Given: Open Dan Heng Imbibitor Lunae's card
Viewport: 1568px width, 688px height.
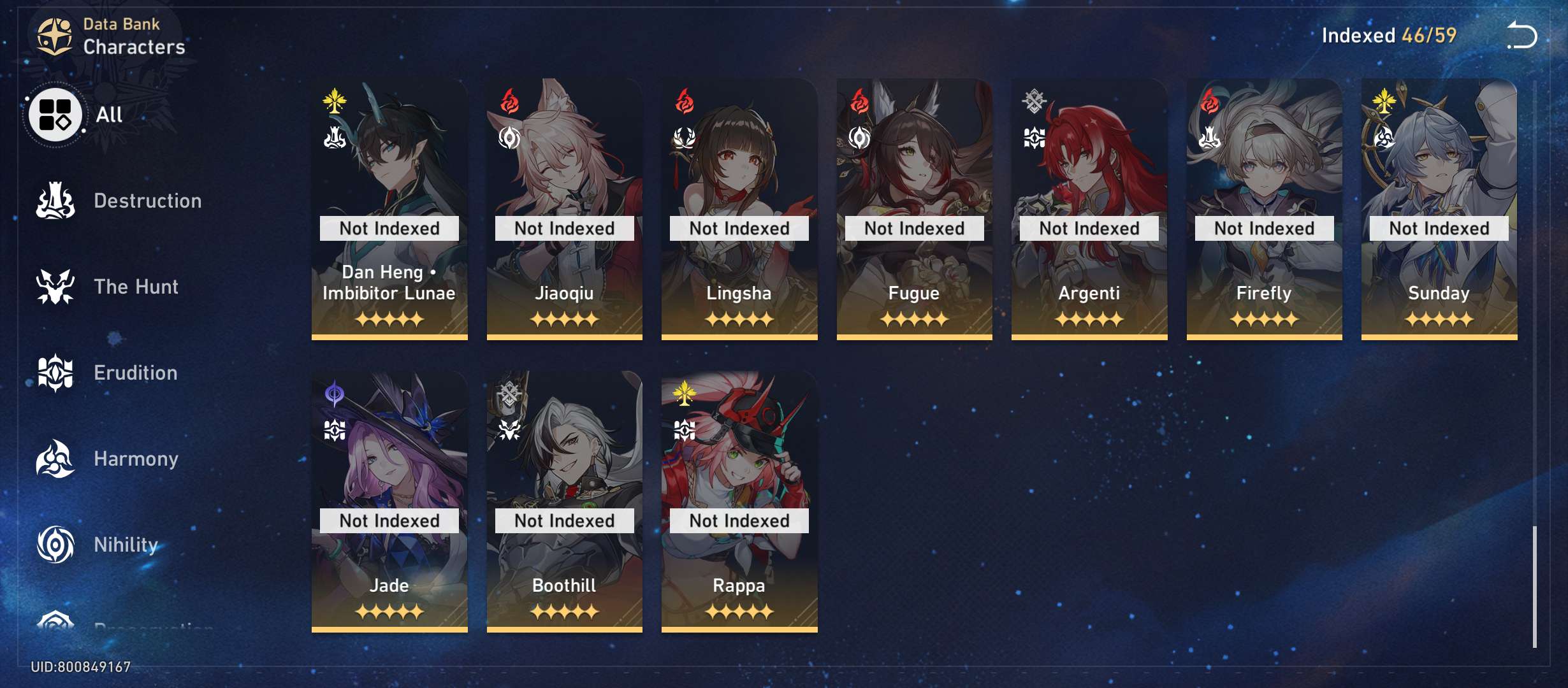Looking at the screenshot, I should pos(389,209).
